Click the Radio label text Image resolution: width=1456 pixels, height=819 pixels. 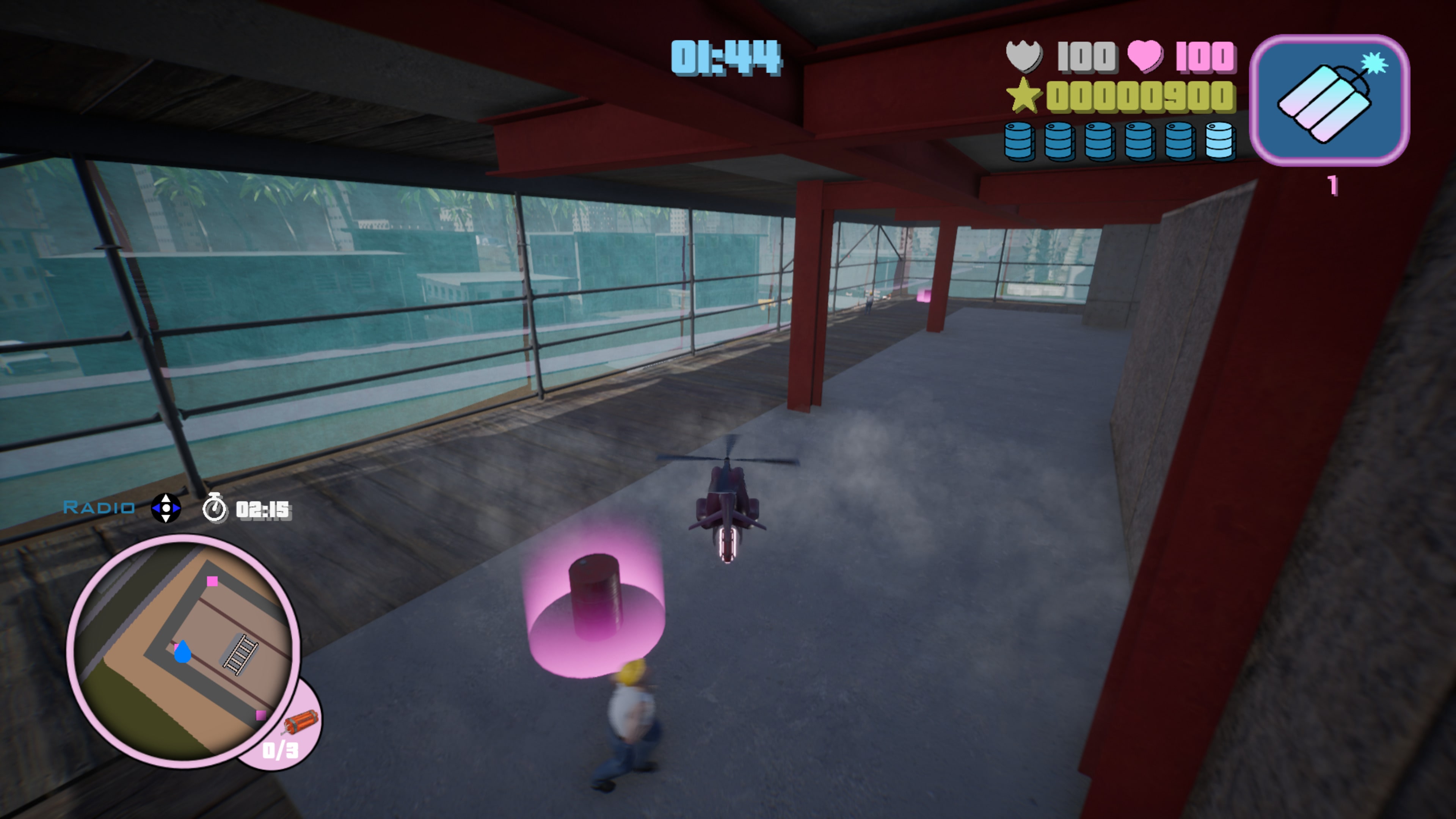point(97,508)
